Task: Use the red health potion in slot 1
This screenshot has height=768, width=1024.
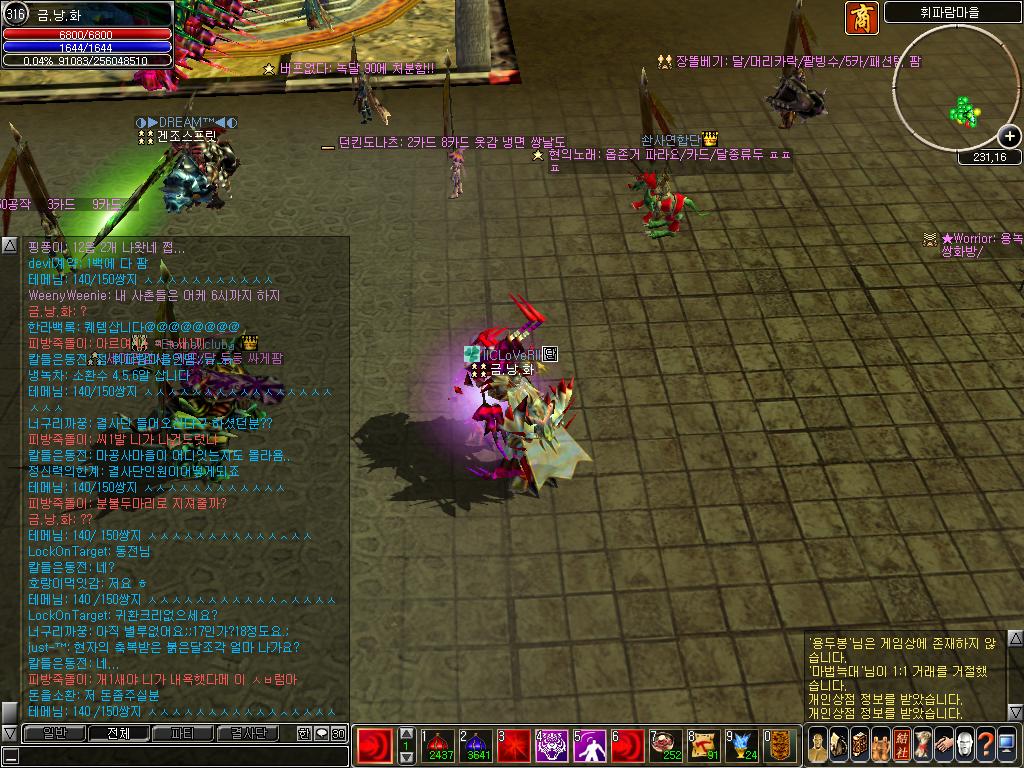Action: [x=440, y=745]
